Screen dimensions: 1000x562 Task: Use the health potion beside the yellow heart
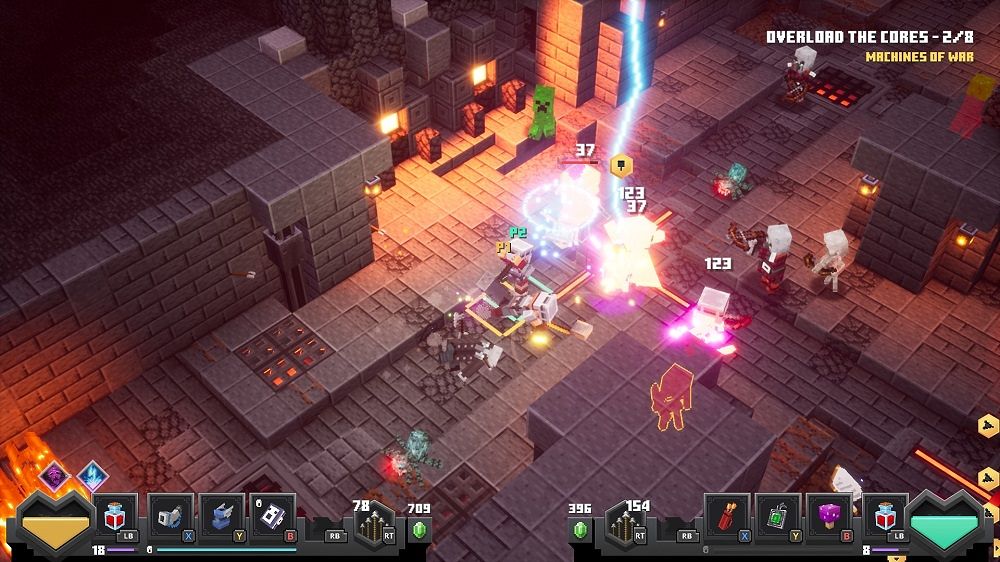click(x=114, y=516)
